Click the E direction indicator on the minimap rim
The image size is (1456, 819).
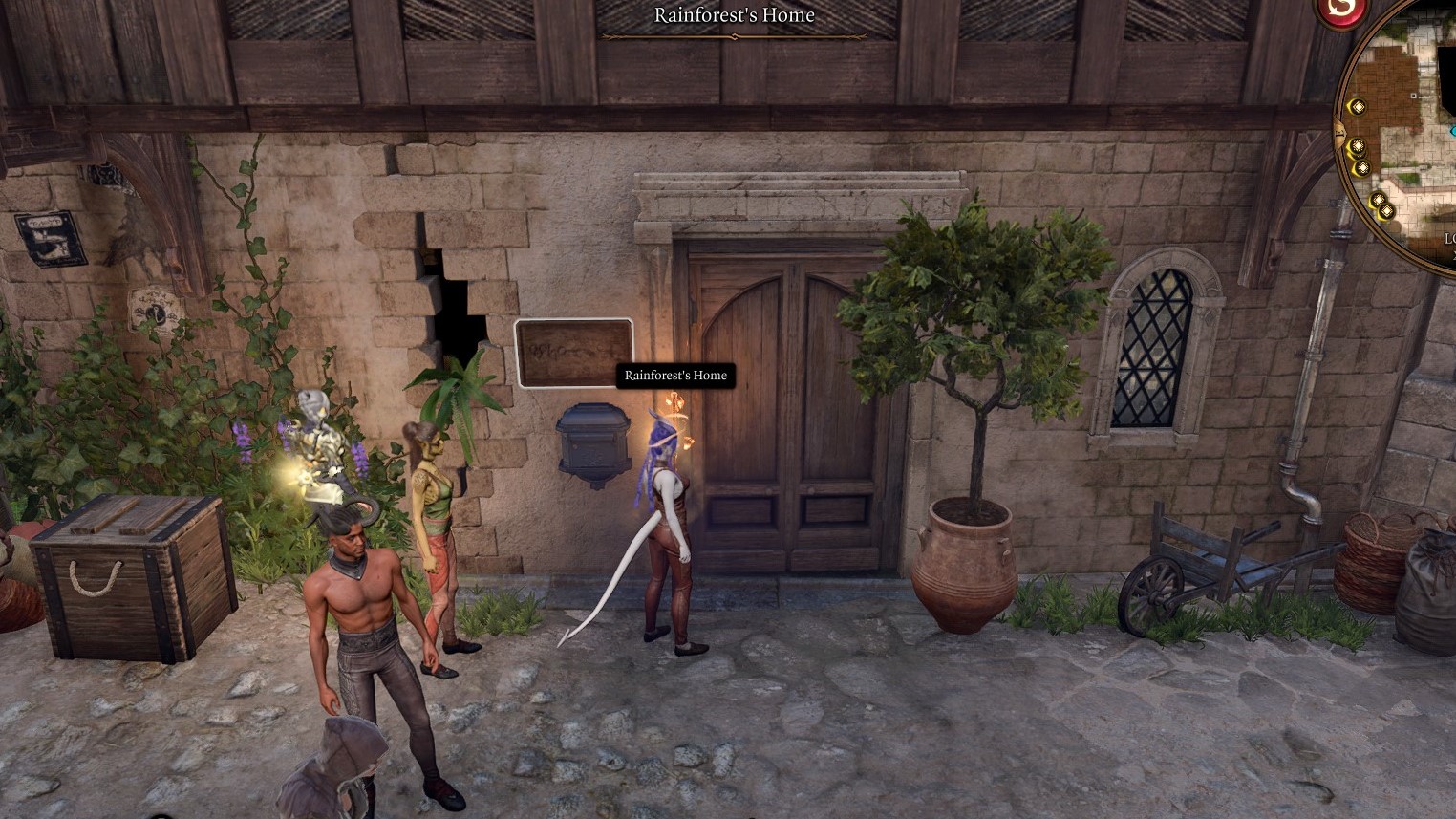(x=1340, y=131)
